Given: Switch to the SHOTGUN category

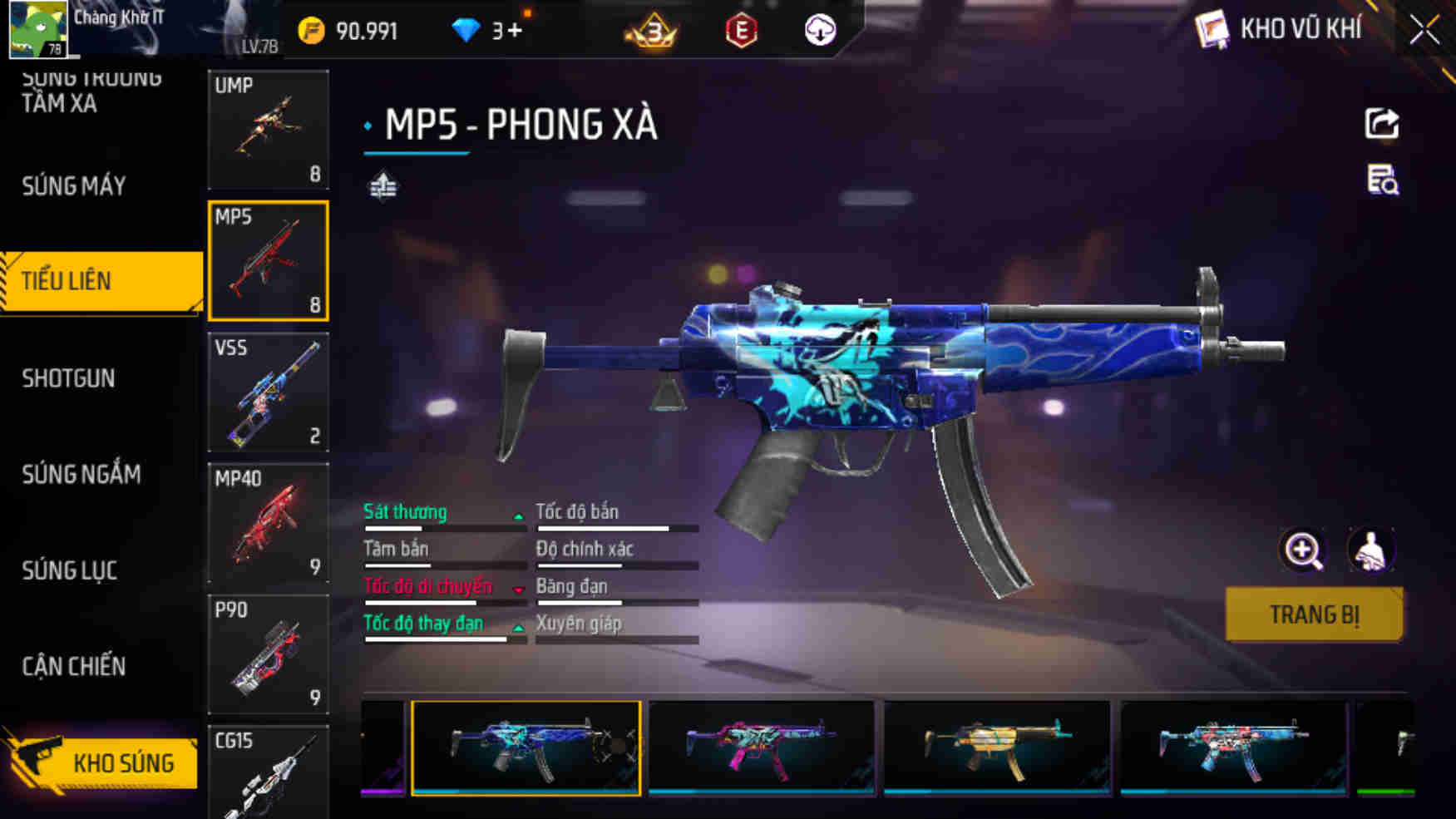Looking at the screenshot, I should click(69, 378).
